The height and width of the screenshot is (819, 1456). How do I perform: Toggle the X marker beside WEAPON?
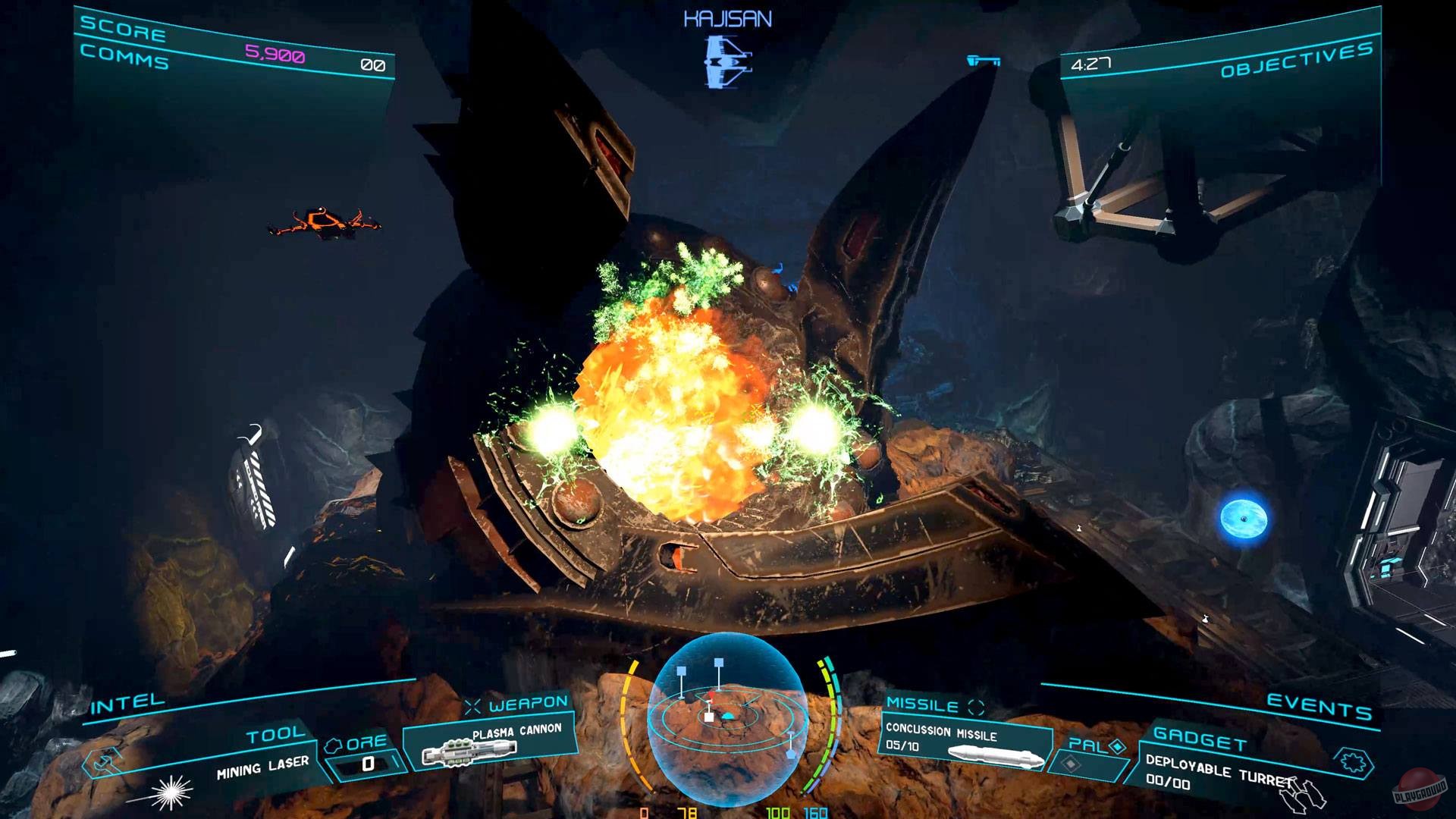472,704
